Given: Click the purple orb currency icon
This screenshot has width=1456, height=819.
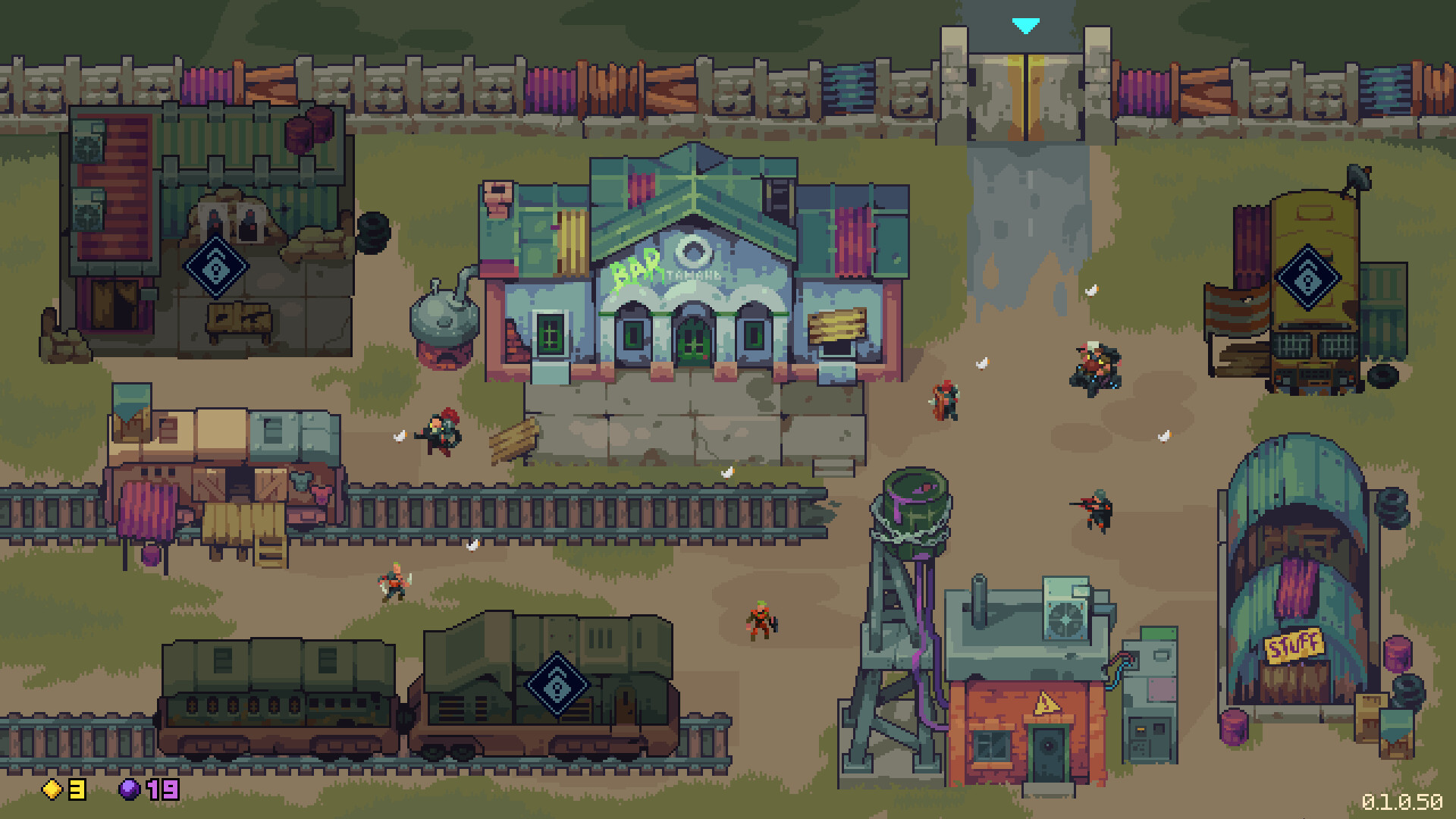Looking at the screenshot, I should (x=130, y=791).
